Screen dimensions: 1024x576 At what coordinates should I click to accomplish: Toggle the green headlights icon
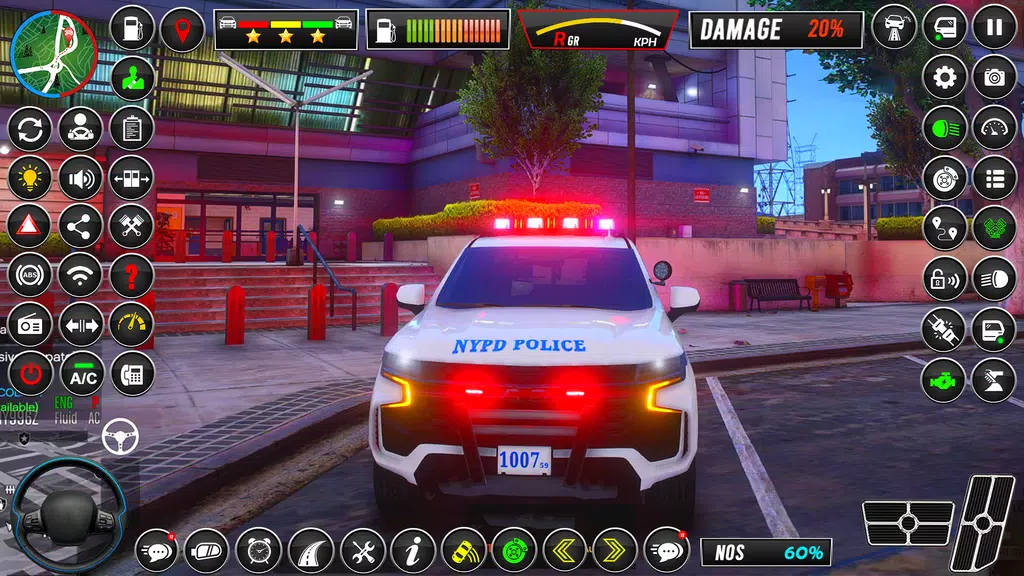coord(944,127)
